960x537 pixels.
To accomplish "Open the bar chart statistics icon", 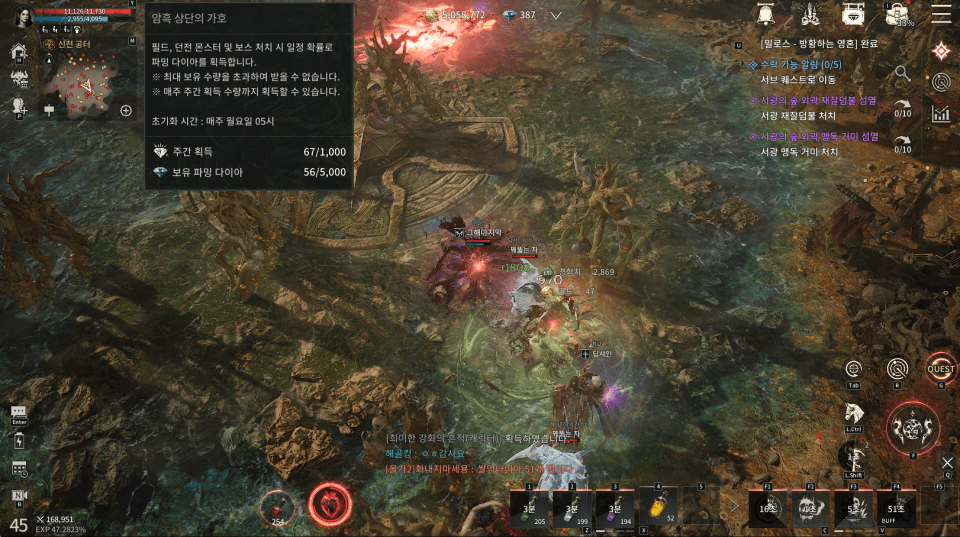I will 940,112.
